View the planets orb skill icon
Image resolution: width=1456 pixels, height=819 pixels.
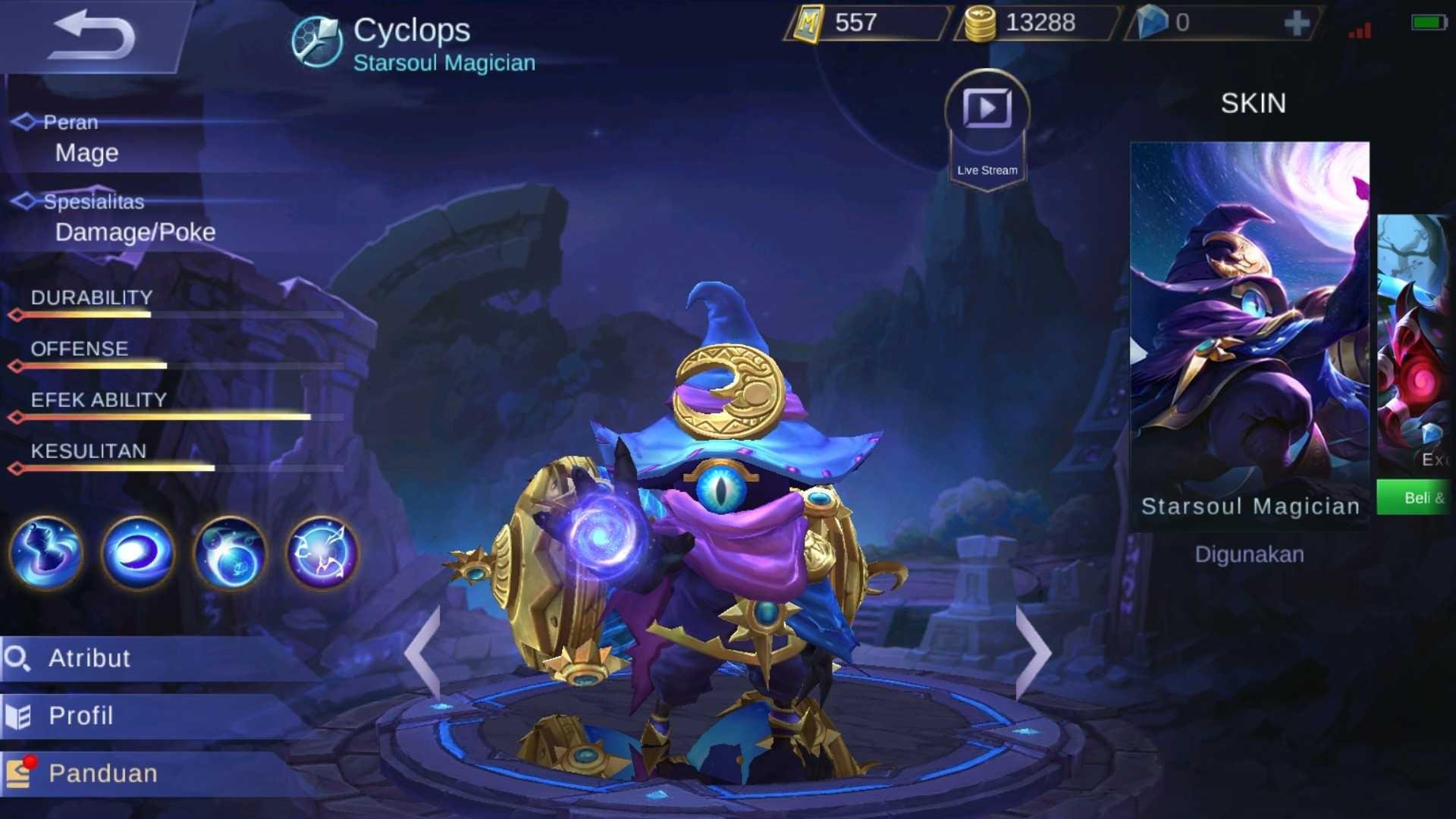(230, 554)
